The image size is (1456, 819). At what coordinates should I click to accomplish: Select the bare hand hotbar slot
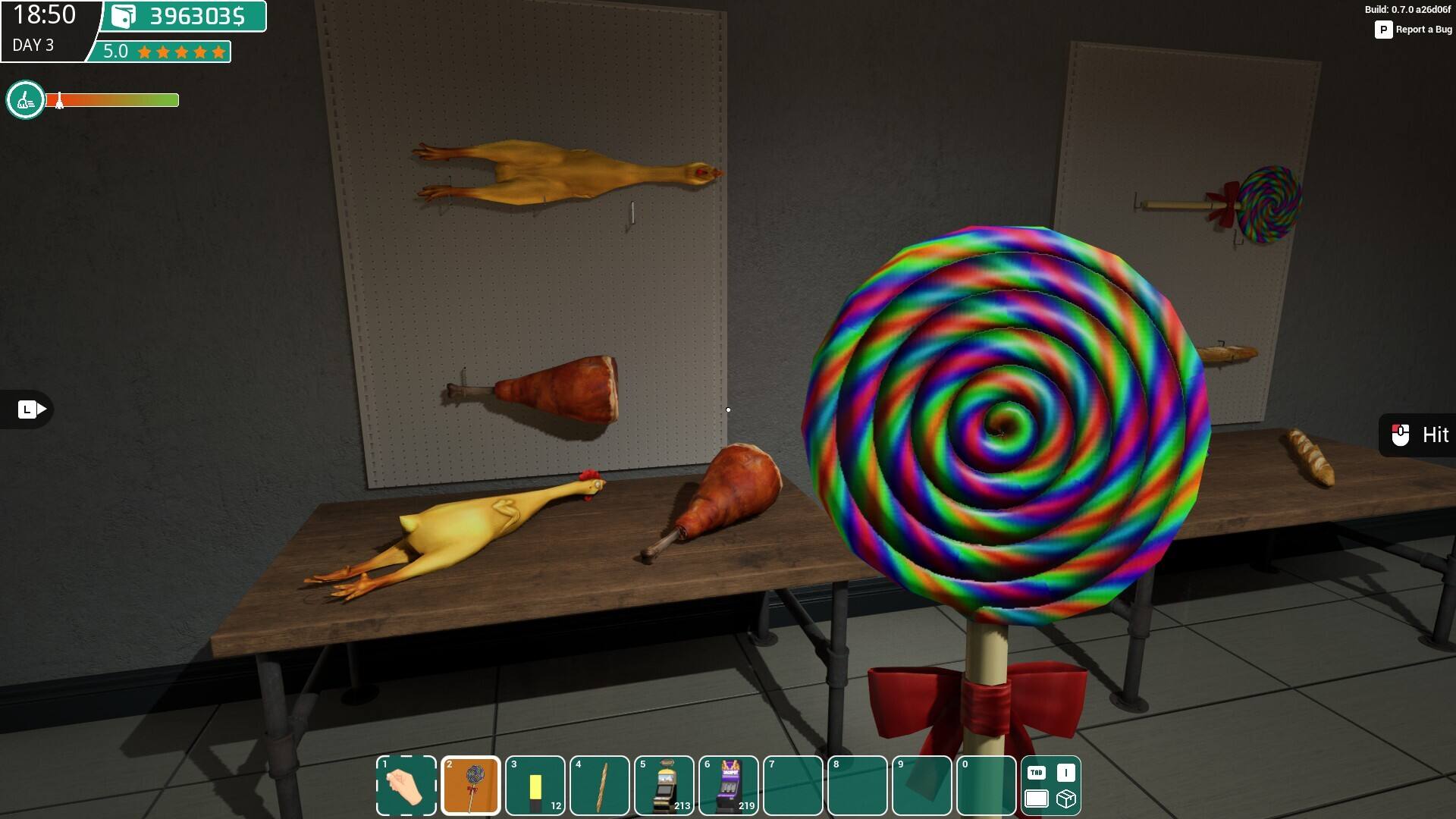(x=406, y=786)
